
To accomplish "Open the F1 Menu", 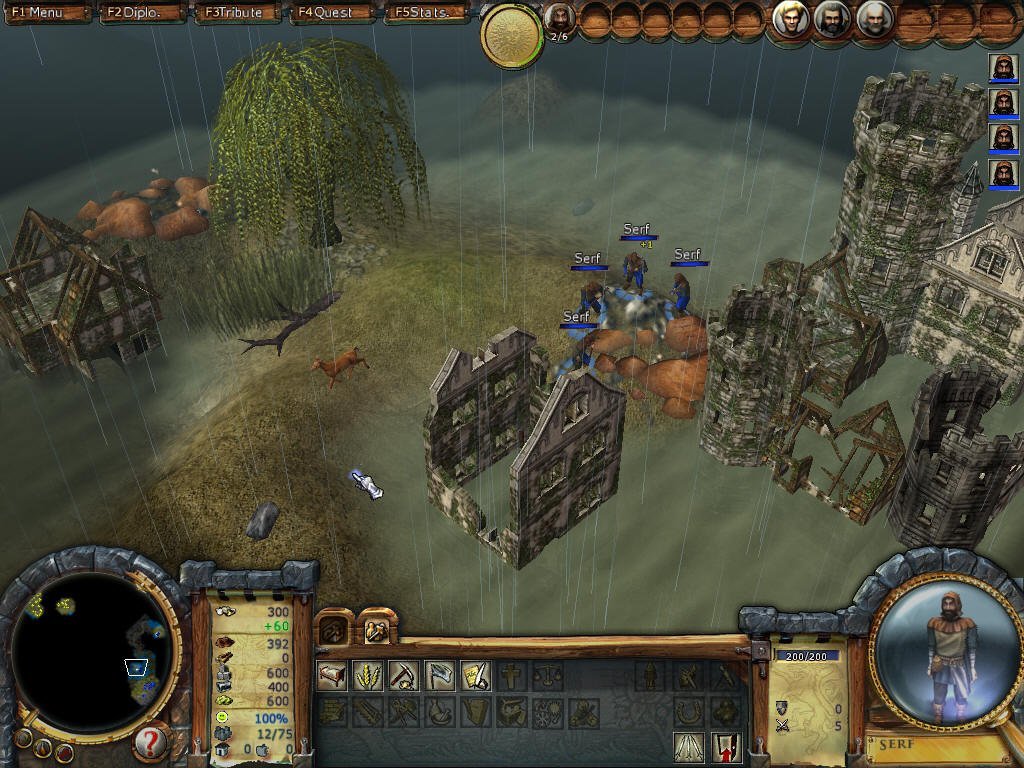I will pos(45,13).
